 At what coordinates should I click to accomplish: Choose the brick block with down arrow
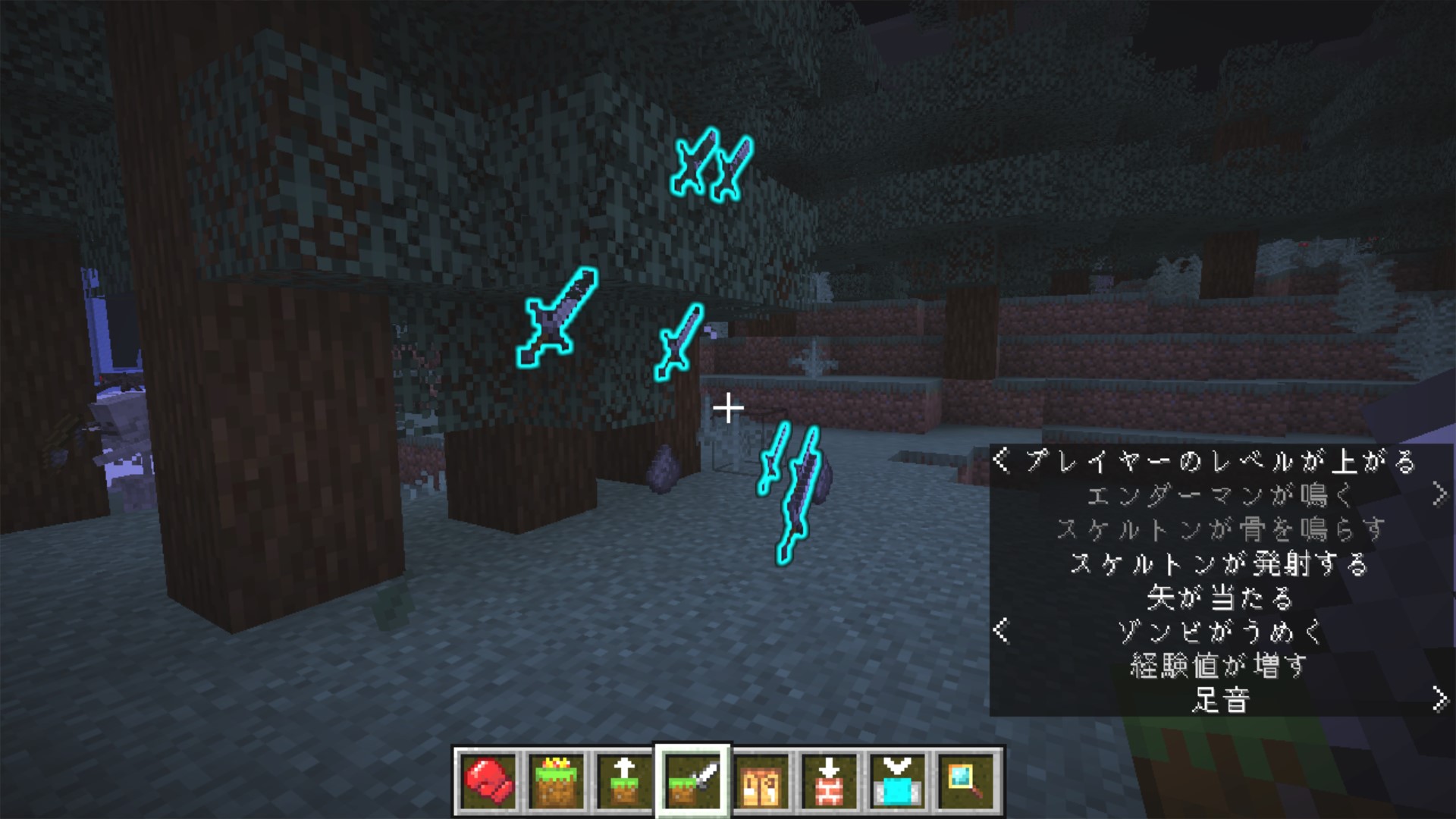pos(829,781)
